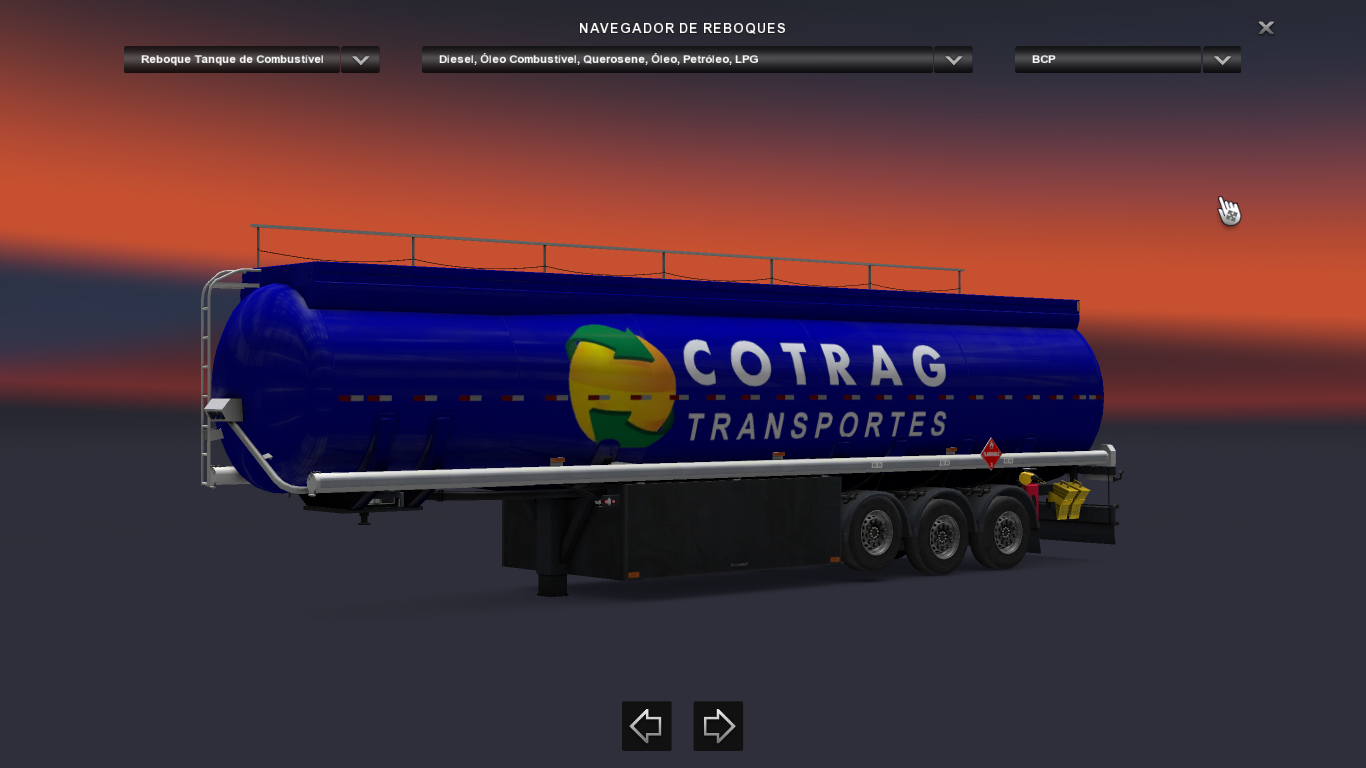This screenshot has width=1366, height=768.
Task: Click the cargo list showing Querosene and Petróleo
Action: [677, 59]
